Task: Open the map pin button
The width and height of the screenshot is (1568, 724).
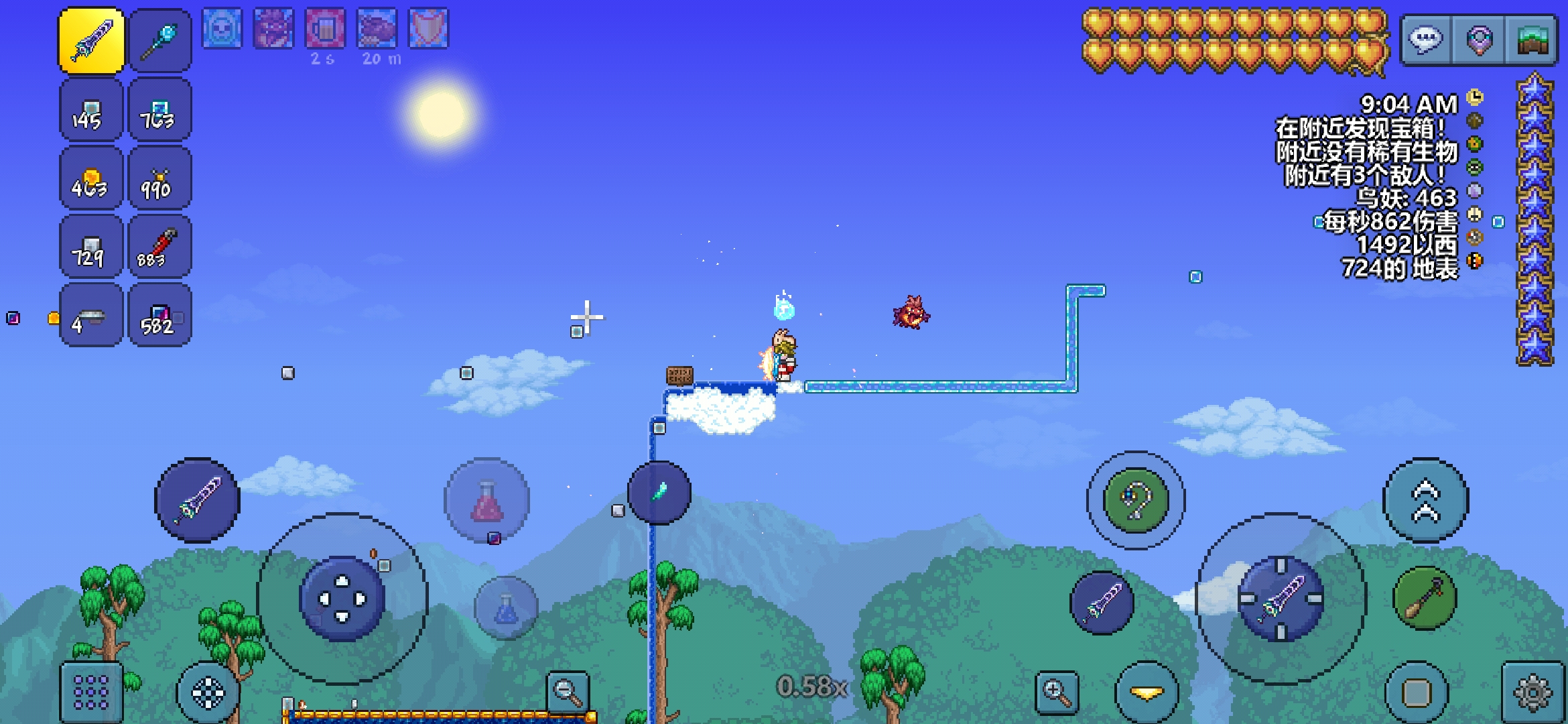Action: [x=1479, y=40]
